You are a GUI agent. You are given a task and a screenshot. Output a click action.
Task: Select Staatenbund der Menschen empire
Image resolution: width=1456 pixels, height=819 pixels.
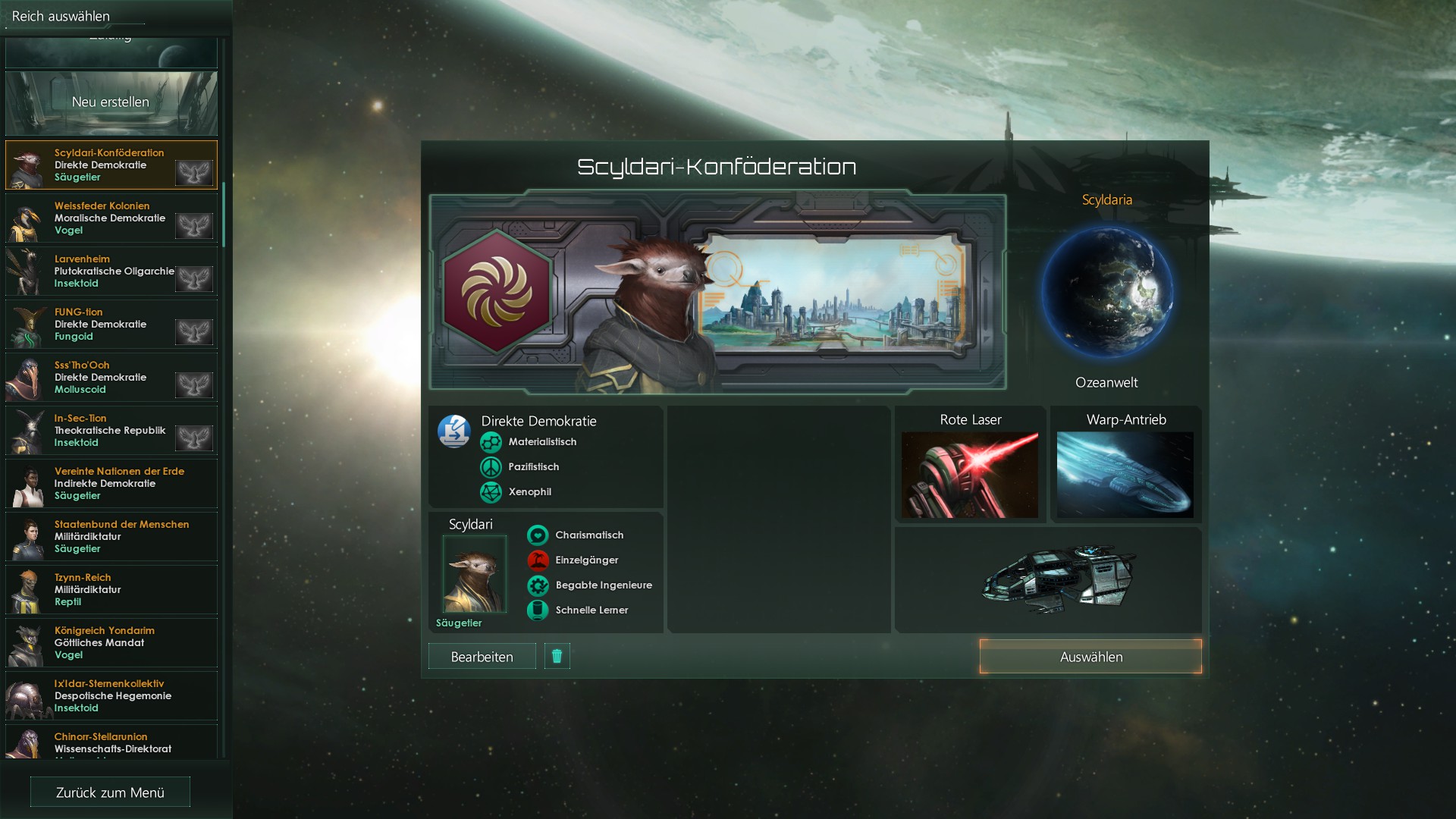click(111, 536)
